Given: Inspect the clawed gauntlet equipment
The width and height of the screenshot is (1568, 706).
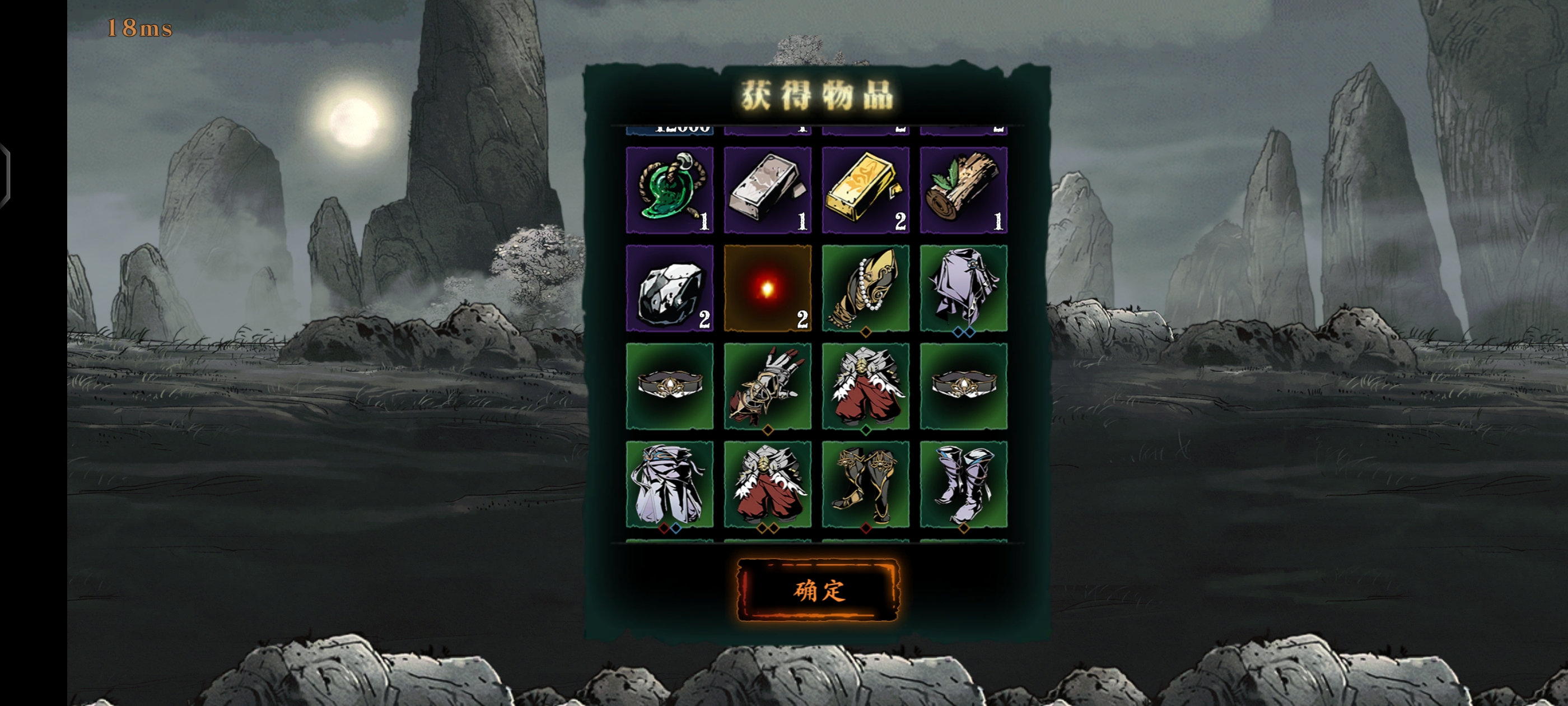Looking at the screenshot, I should (768, 386).
